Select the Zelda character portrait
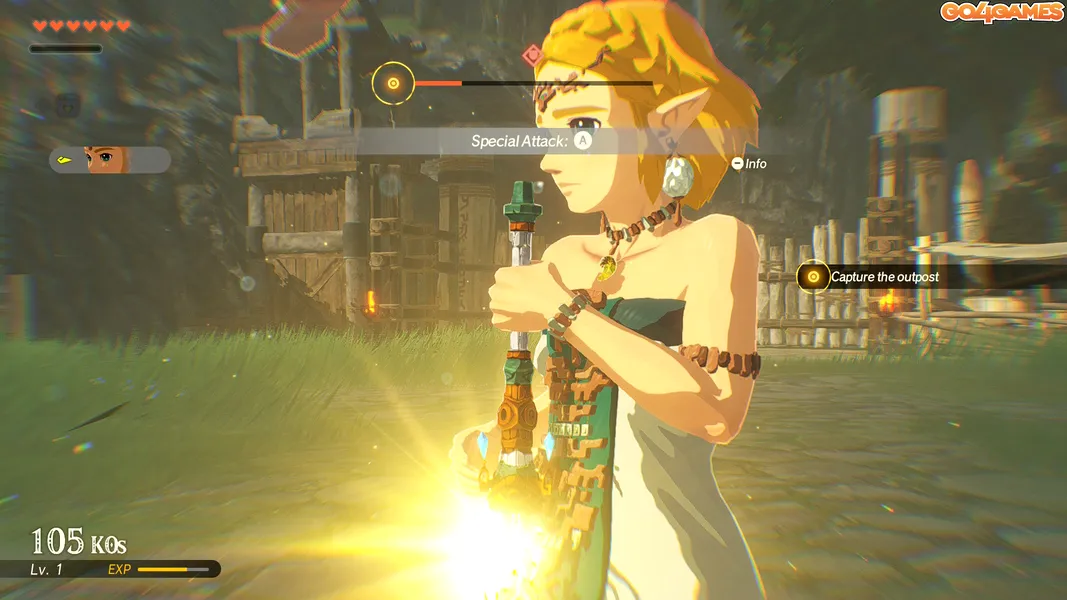Viewport: 1067px width, 600px height. [108, 159]
